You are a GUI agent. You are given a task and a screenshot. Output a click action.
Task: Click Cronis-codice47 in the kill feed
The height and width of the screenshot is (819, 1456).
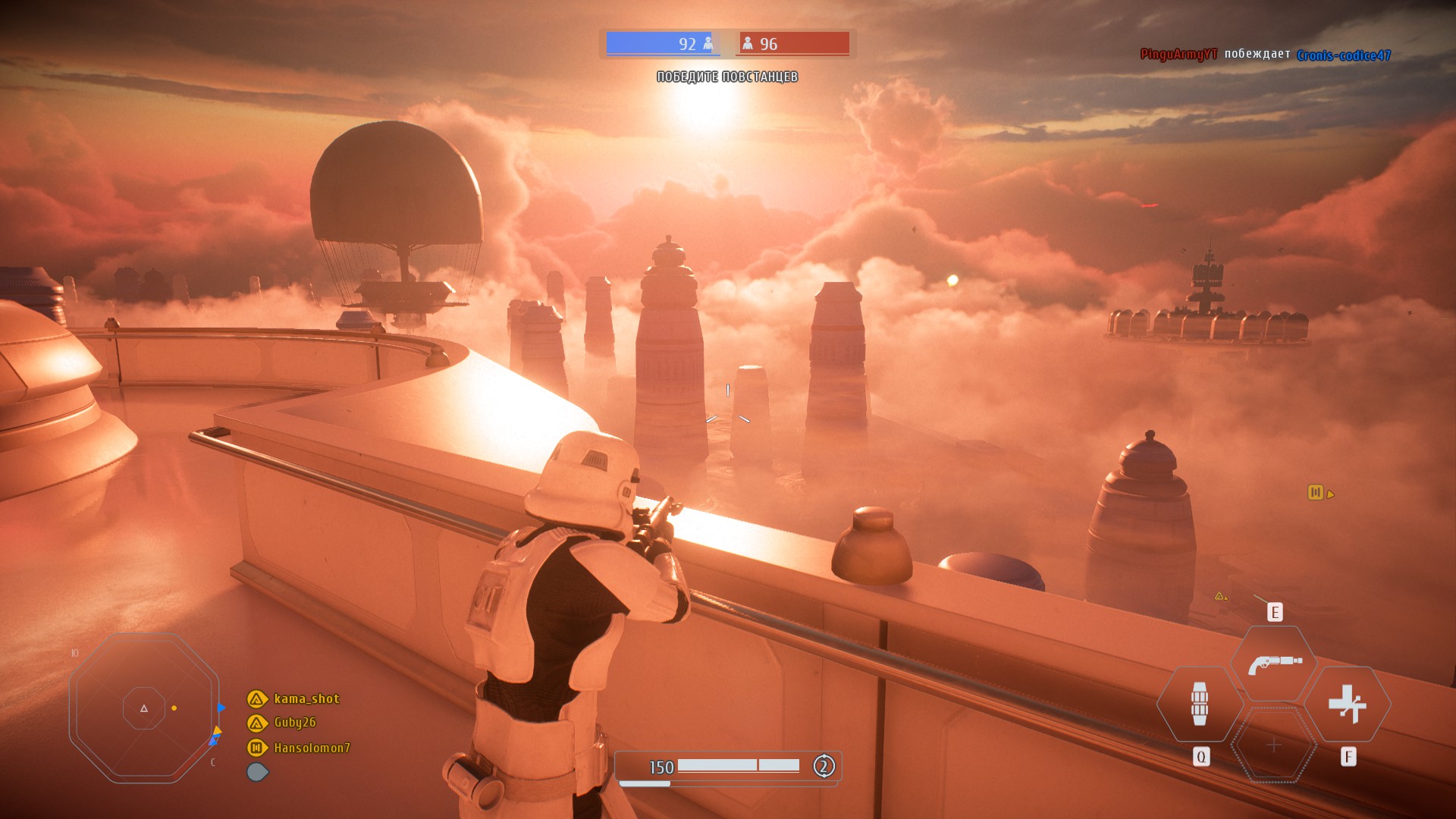tap(1343, 55)
